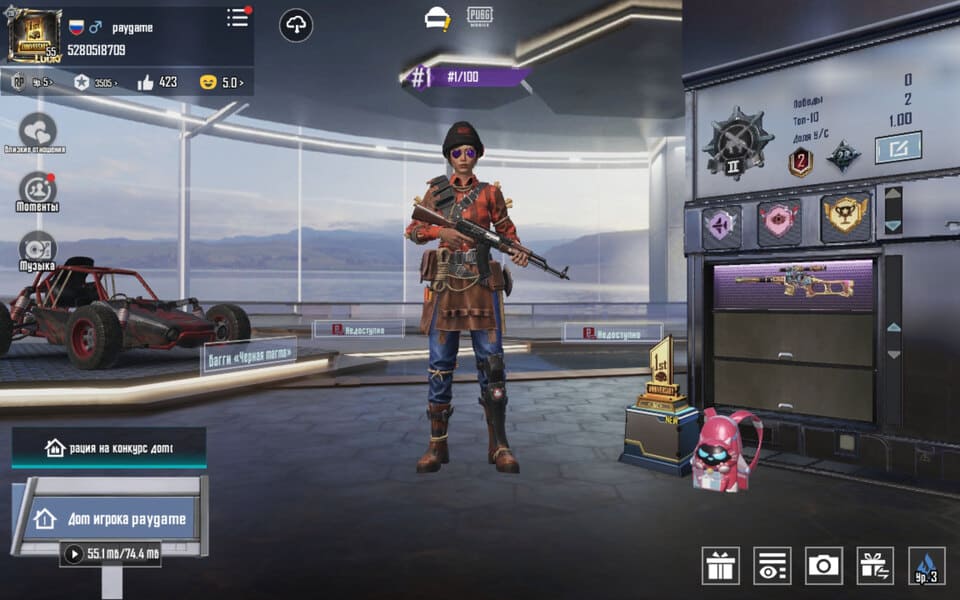View the 423 likes counter

pos(157,82)
